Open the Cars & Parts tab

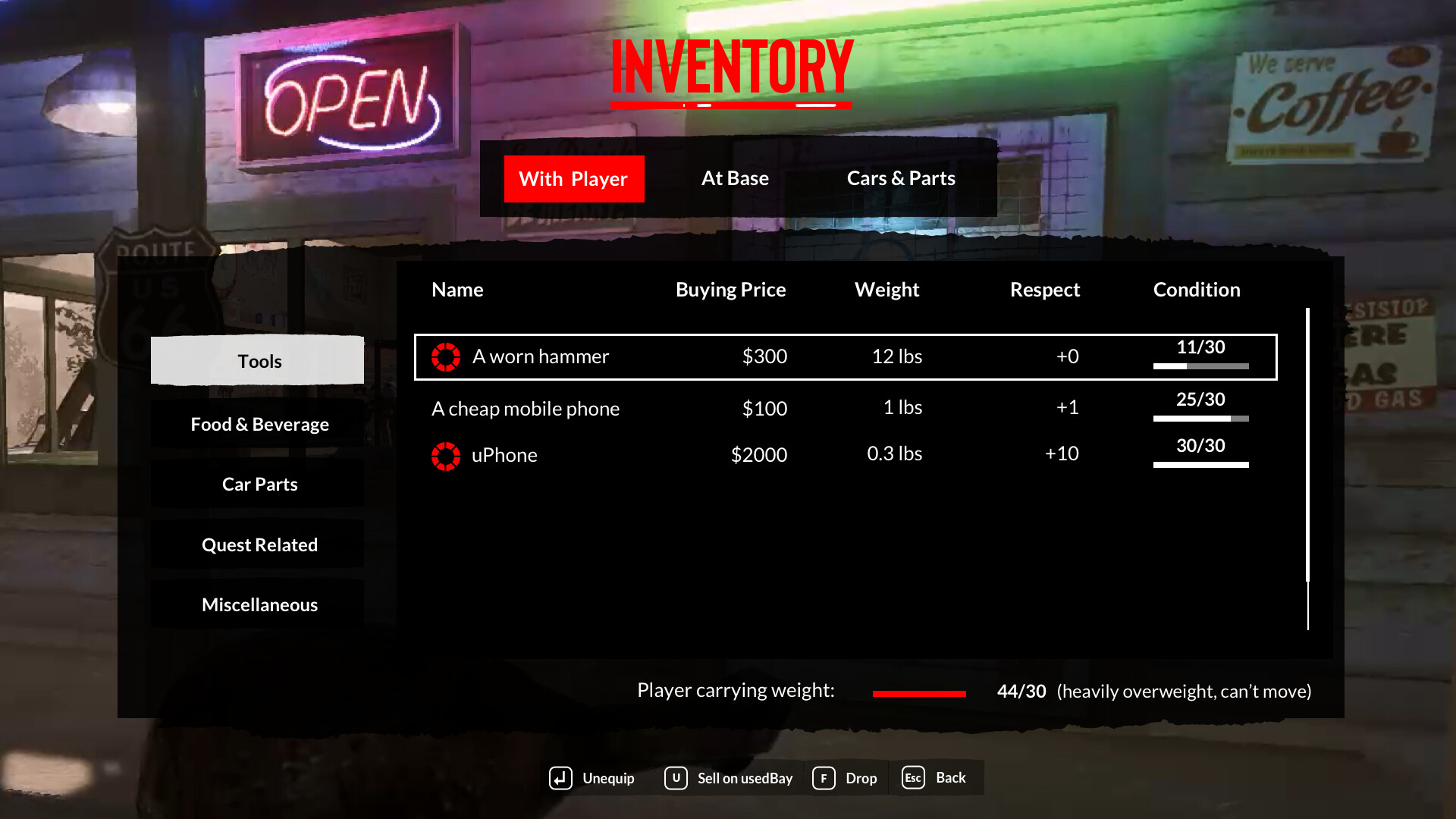(x=901, y=178)
